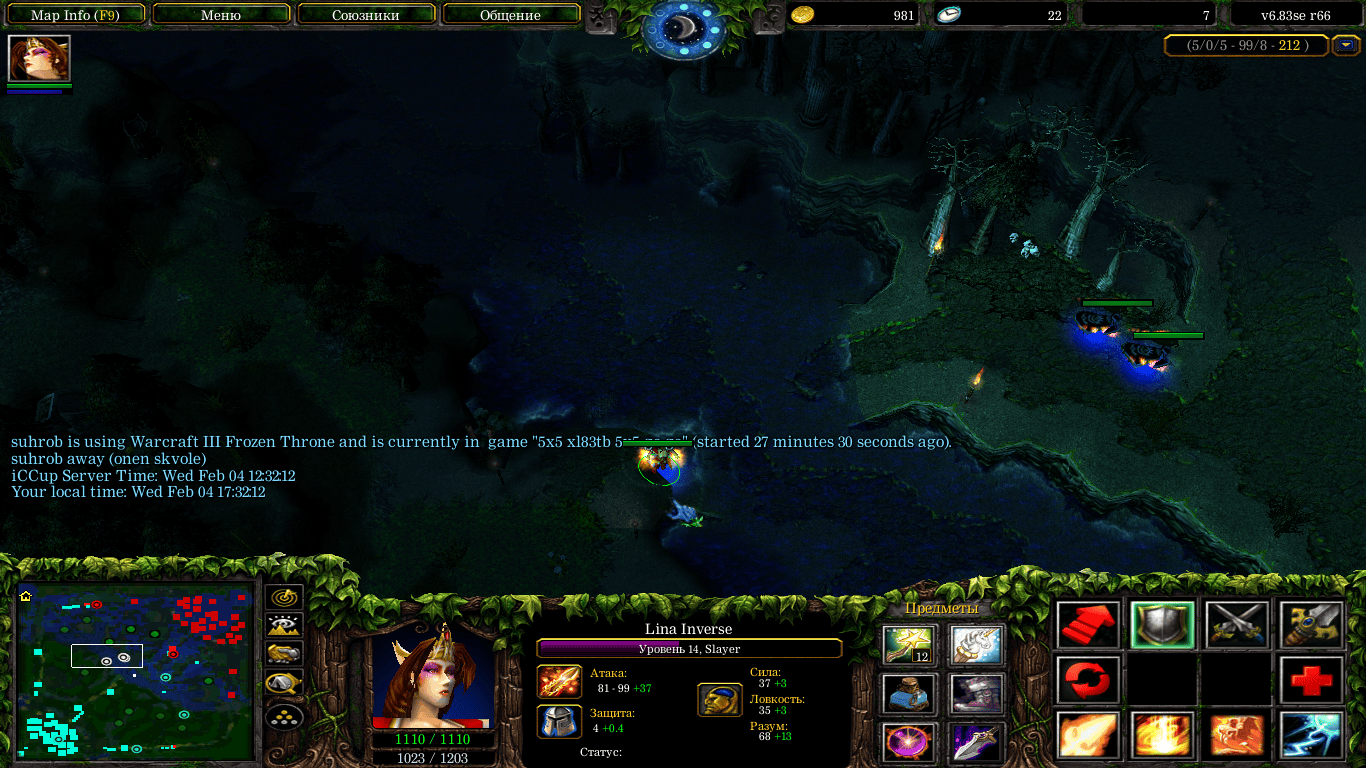1366x768 pixels.
Task: Use the Magic Wand with 12 charges
Action: click(908, 645)
